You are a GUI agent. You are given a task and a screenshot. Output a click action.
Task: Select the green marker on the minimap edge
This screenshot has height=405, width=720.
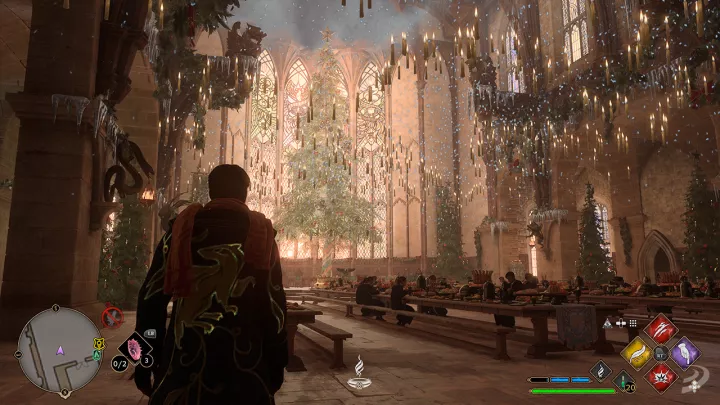[97, 356]
